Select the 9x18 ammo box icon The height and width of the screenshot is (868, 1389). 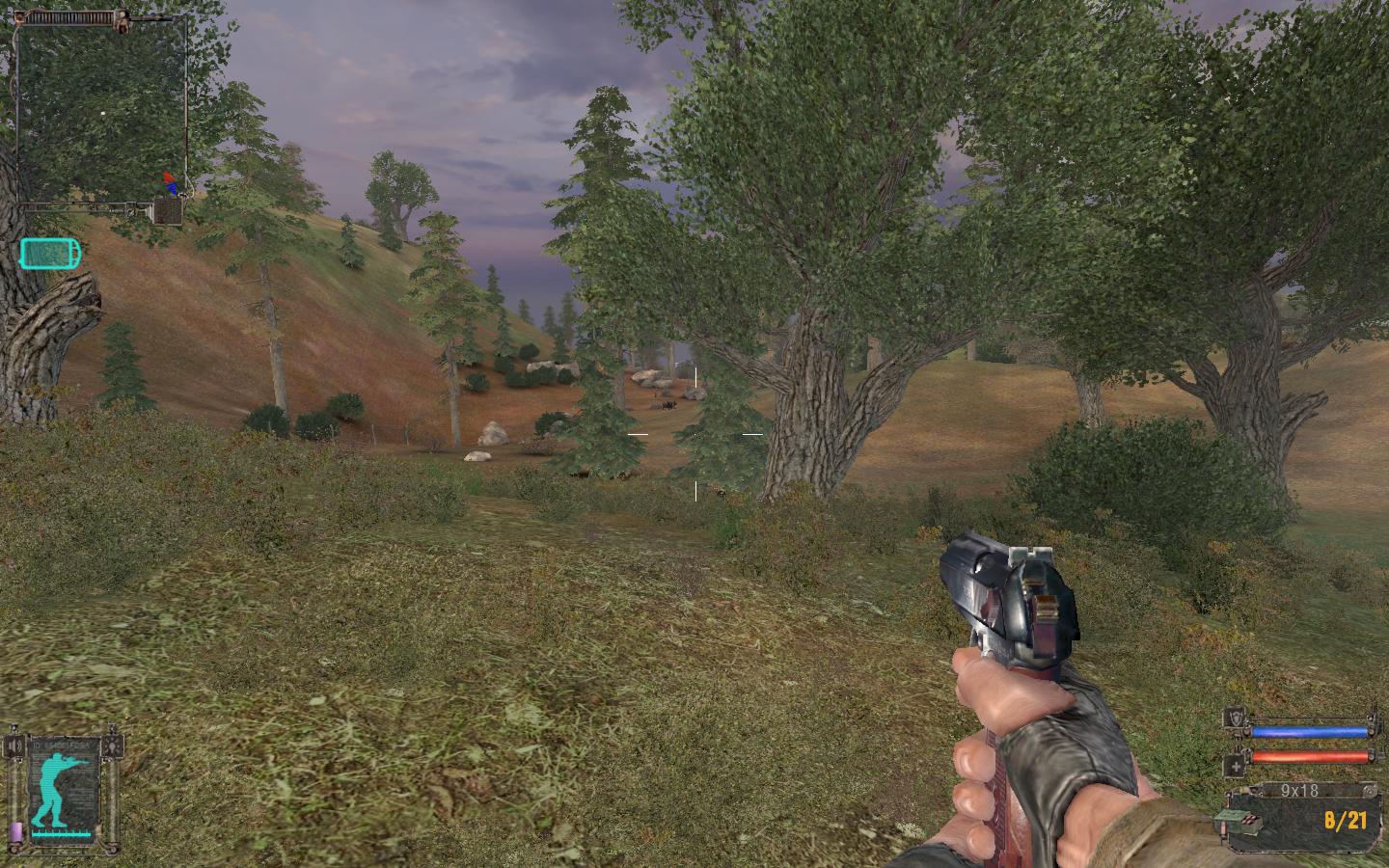pyautogui.click(x=1234, y=819)
